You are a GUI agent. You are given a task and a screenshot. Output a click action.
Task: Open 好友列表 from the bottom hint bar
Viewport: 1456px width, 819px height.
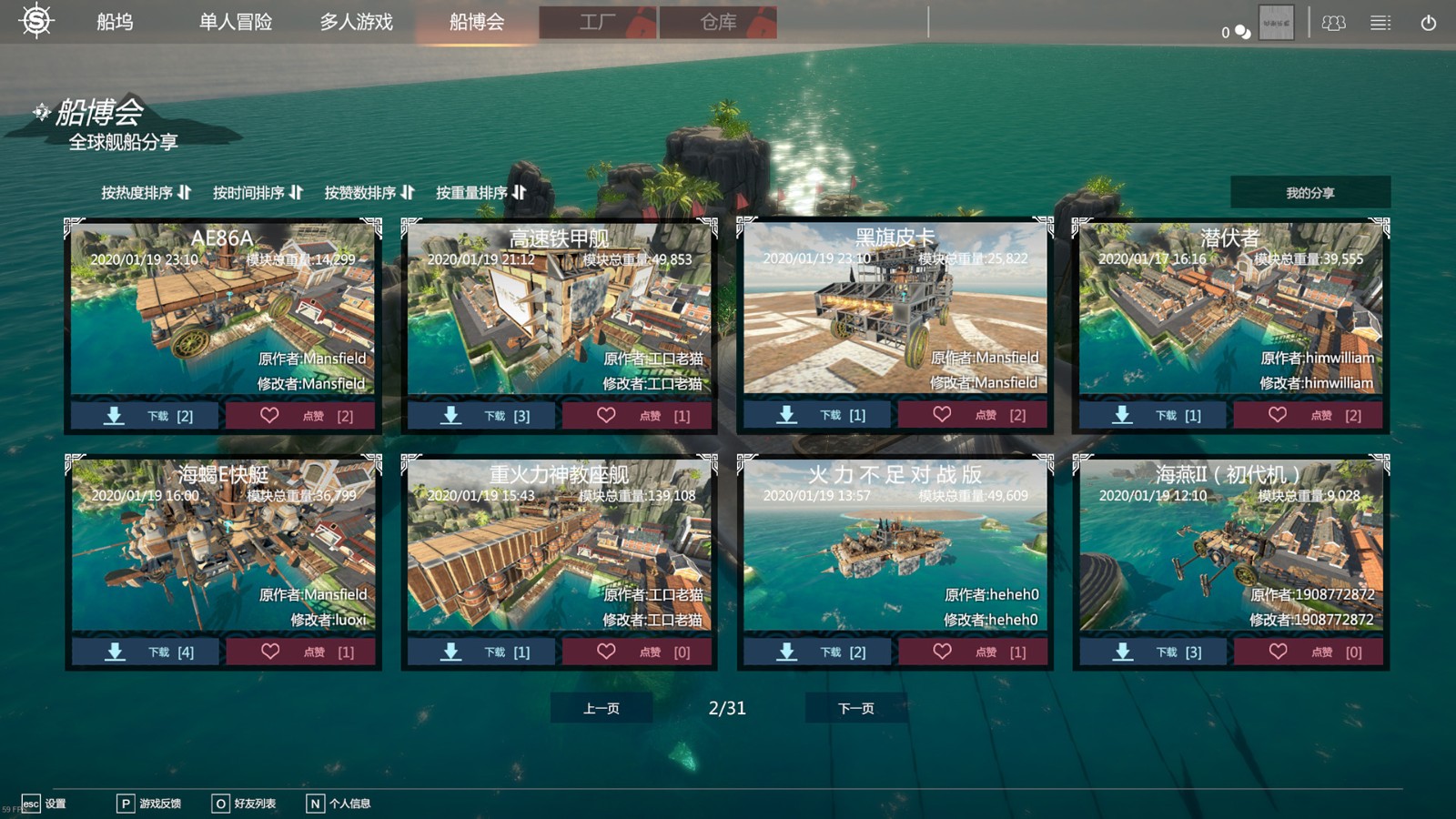255,804
